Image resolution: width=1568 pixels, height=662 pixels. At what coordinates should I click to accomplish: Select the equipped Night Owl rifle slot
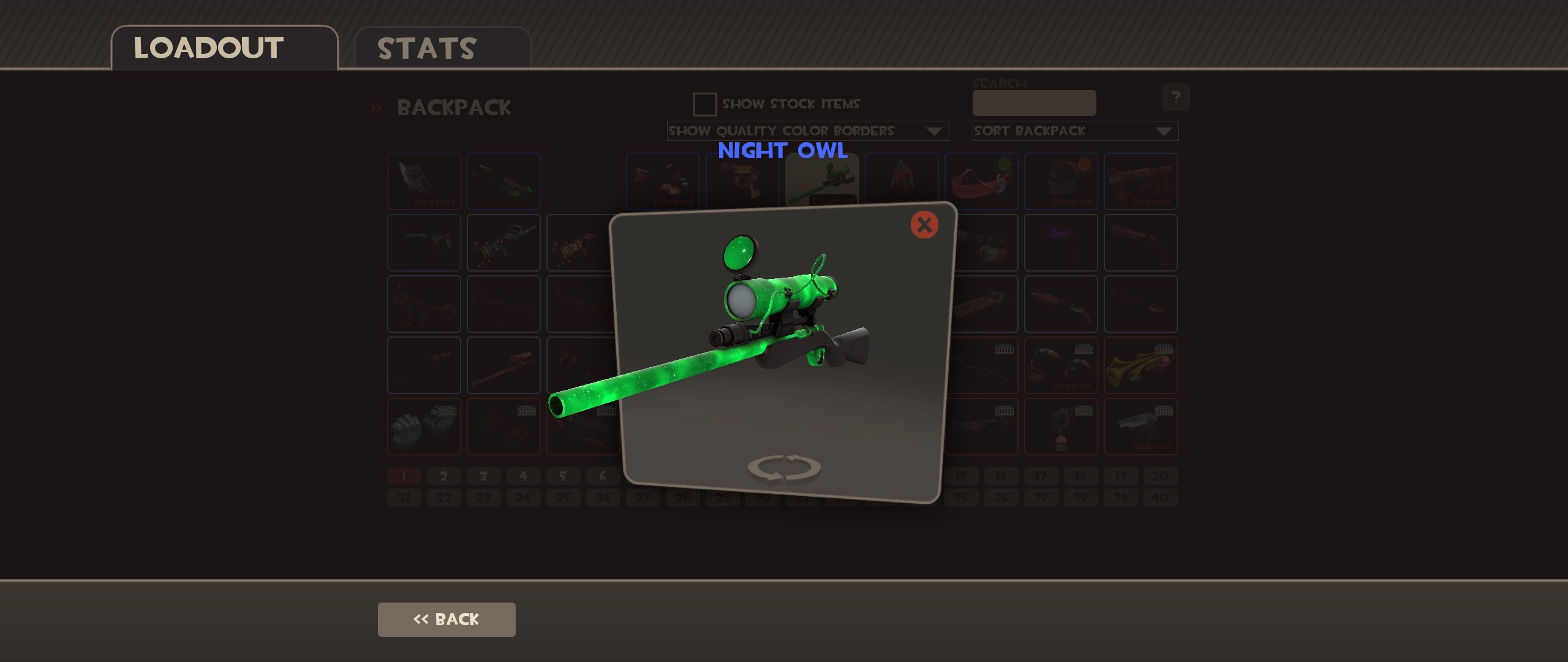coord(822,181)
